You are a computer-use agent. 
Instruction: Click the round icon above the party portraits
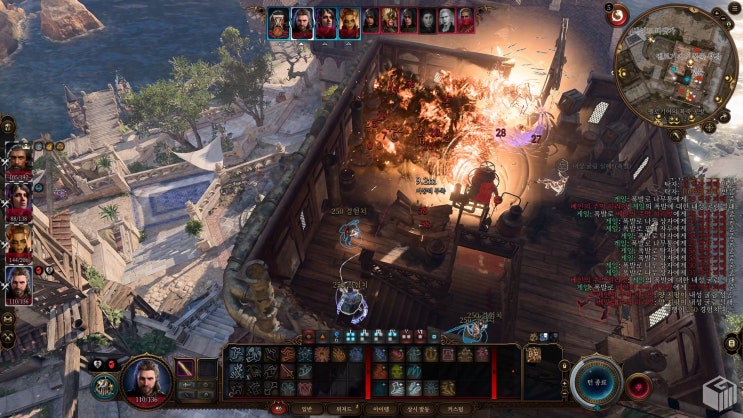[7, 125]
